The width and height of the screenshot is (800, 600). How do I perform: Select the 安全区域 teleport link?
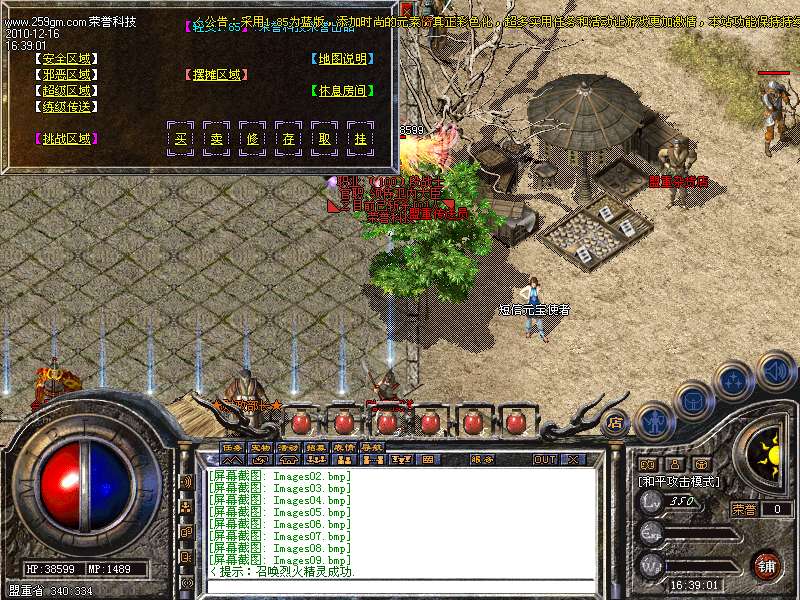click(67, 58)
